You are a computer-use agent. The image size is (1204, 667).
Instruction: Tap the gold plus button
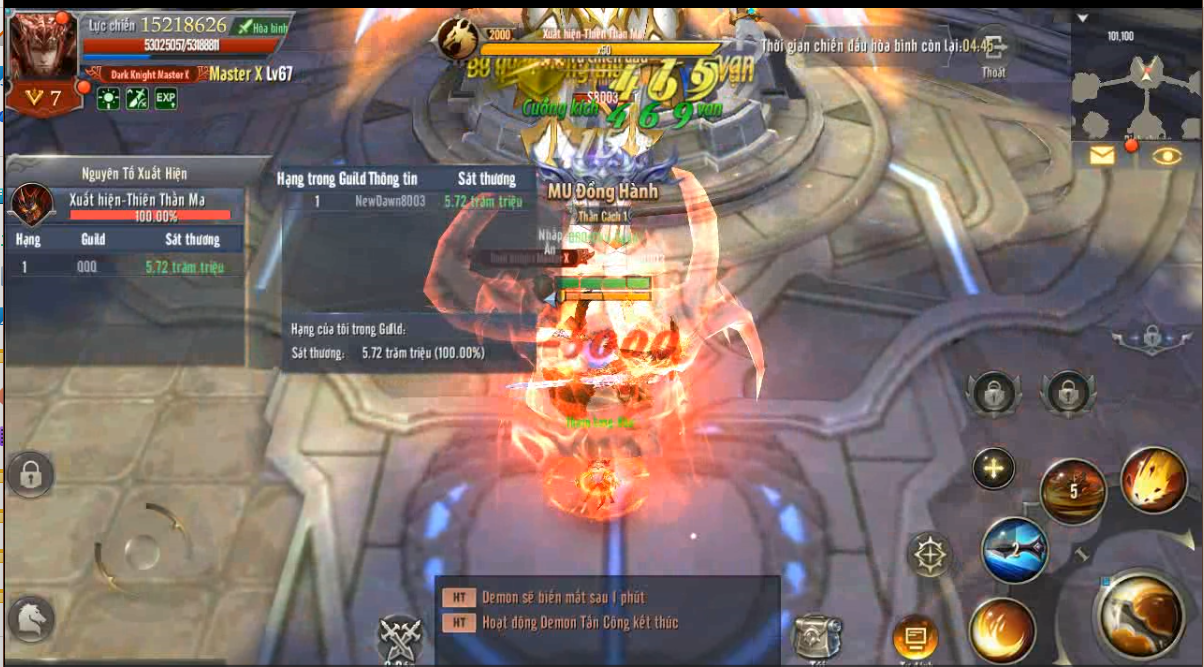(993, 468)
